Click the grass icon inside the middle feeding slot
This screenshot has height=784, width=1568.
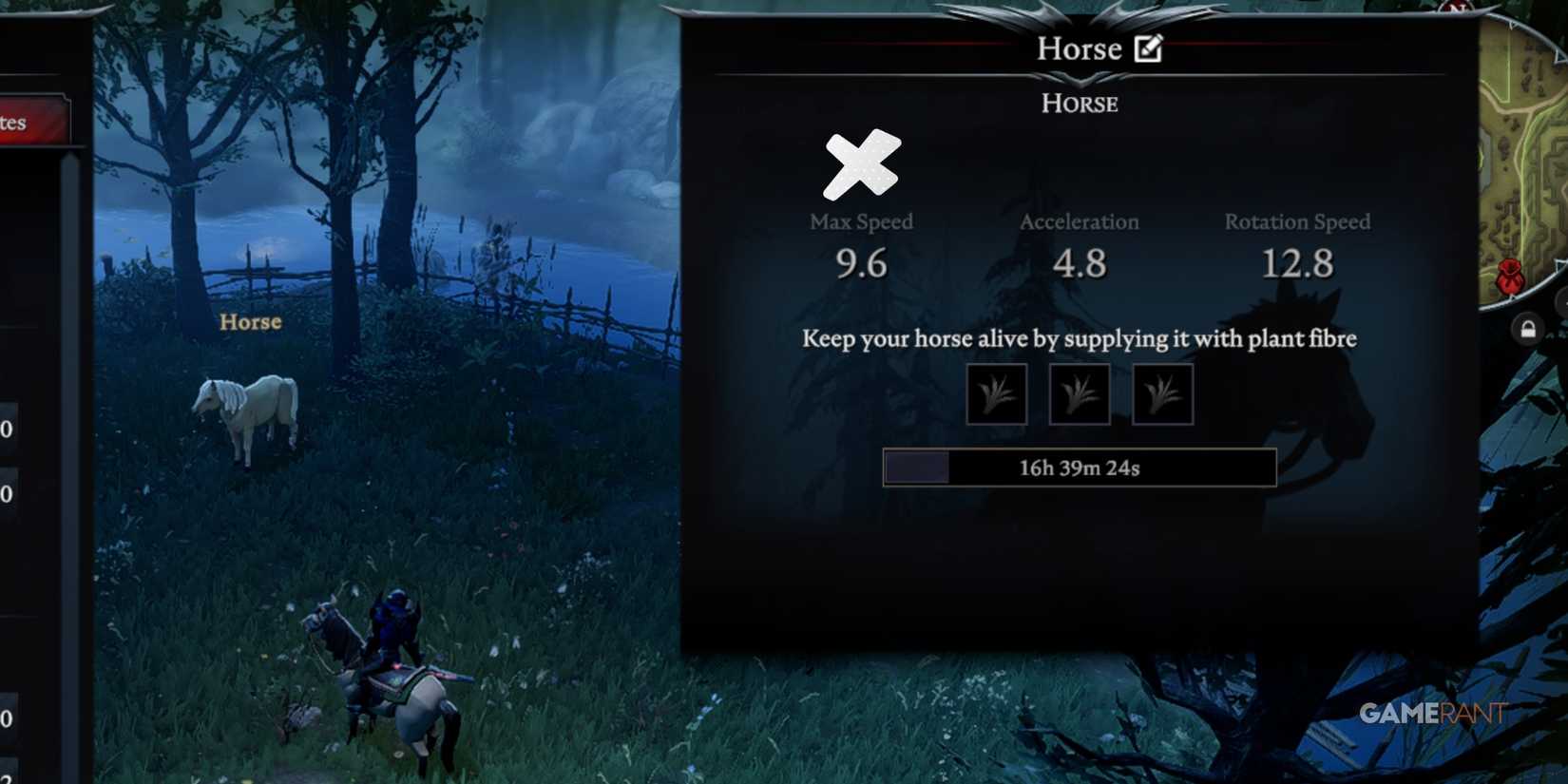[x=1079, y=392]
